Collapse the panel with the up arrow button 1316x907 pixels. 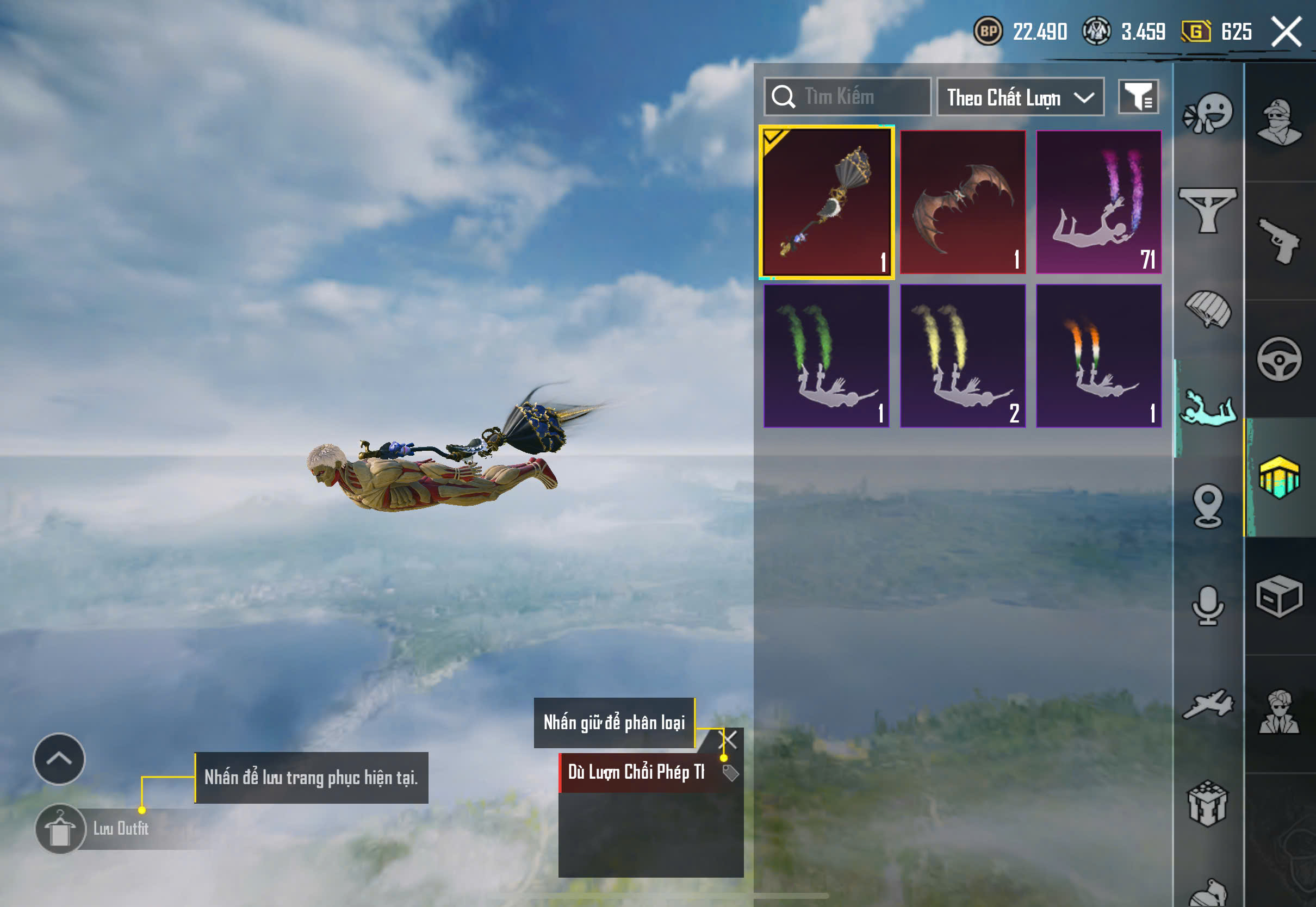point(59,759)
